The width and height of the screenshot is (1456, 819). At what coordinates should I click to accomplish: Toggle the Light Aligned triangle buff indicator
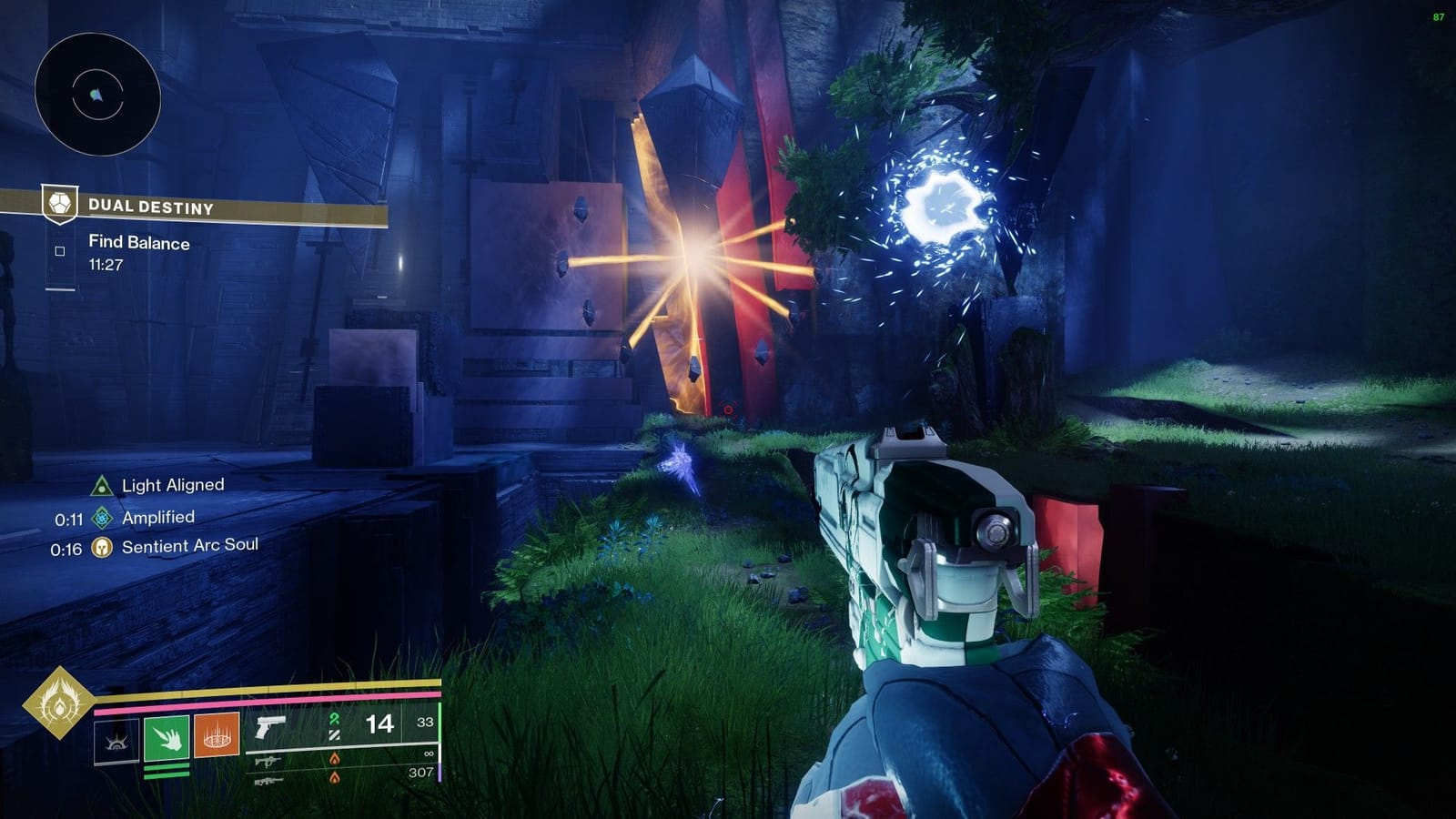point(103,485)
